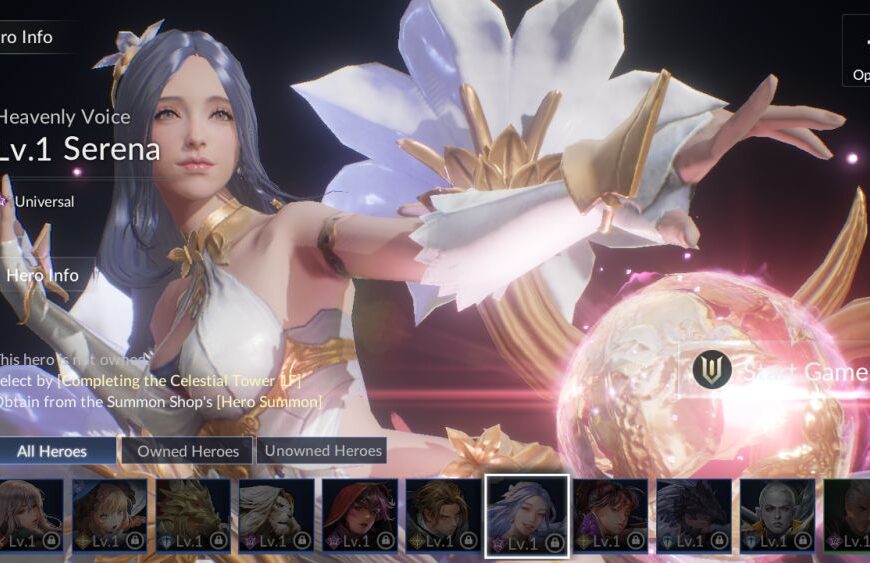Select the white-haired bearded hero portrait
The image size is (870, 563).
275,515
